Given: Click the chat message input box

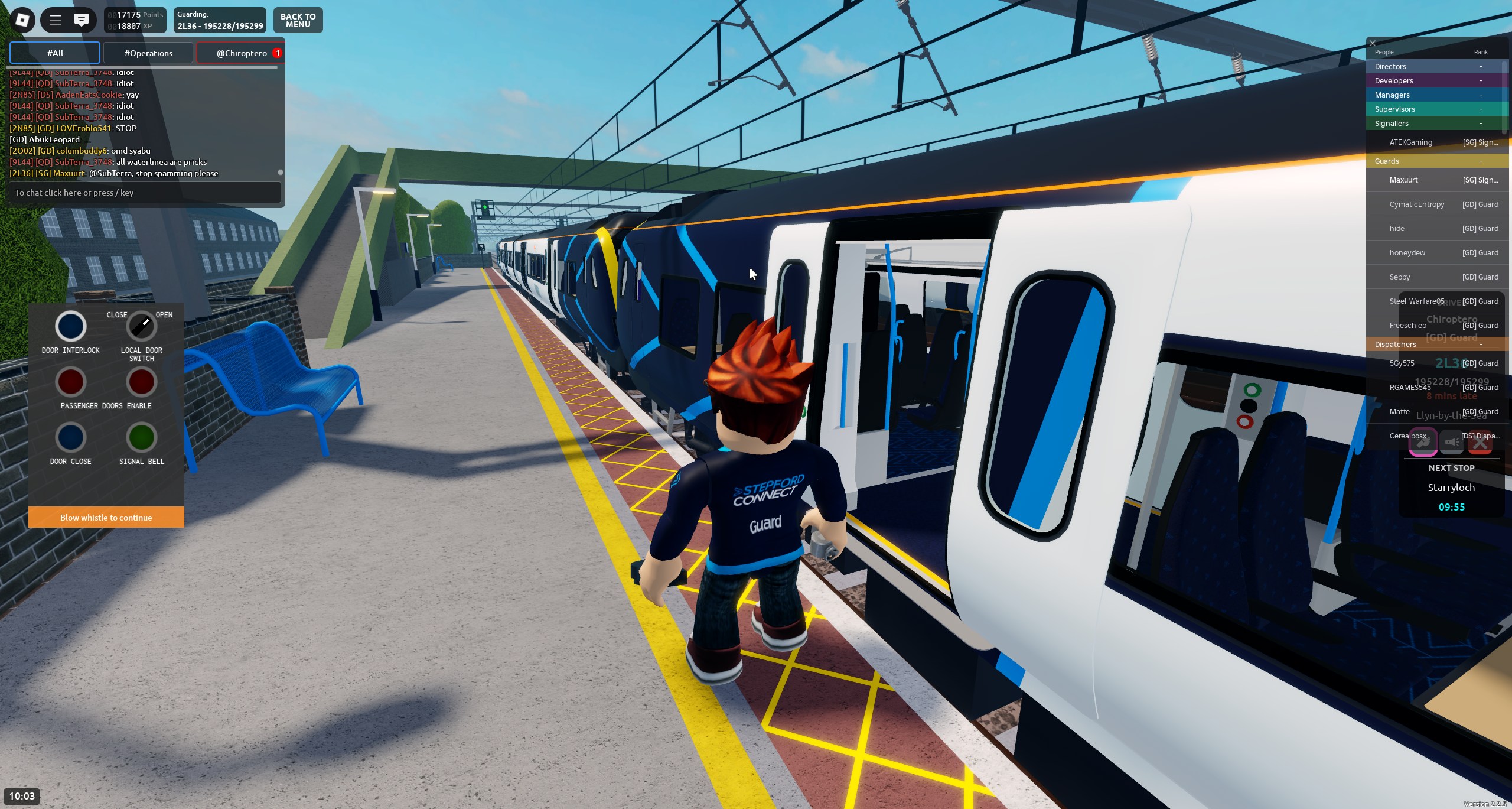Looking at the screenshot, I should pyautogui.click(x=145, y=193).
